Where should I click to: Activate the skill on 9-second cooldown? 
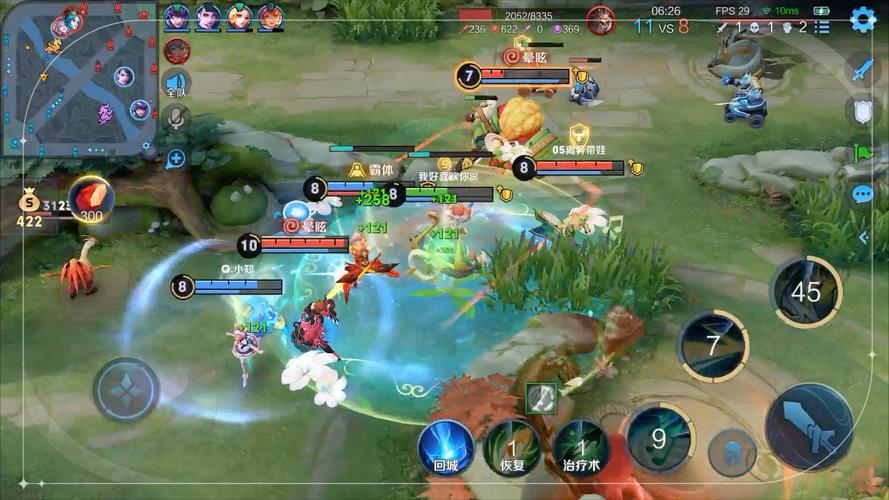click(x=660, y=438)
